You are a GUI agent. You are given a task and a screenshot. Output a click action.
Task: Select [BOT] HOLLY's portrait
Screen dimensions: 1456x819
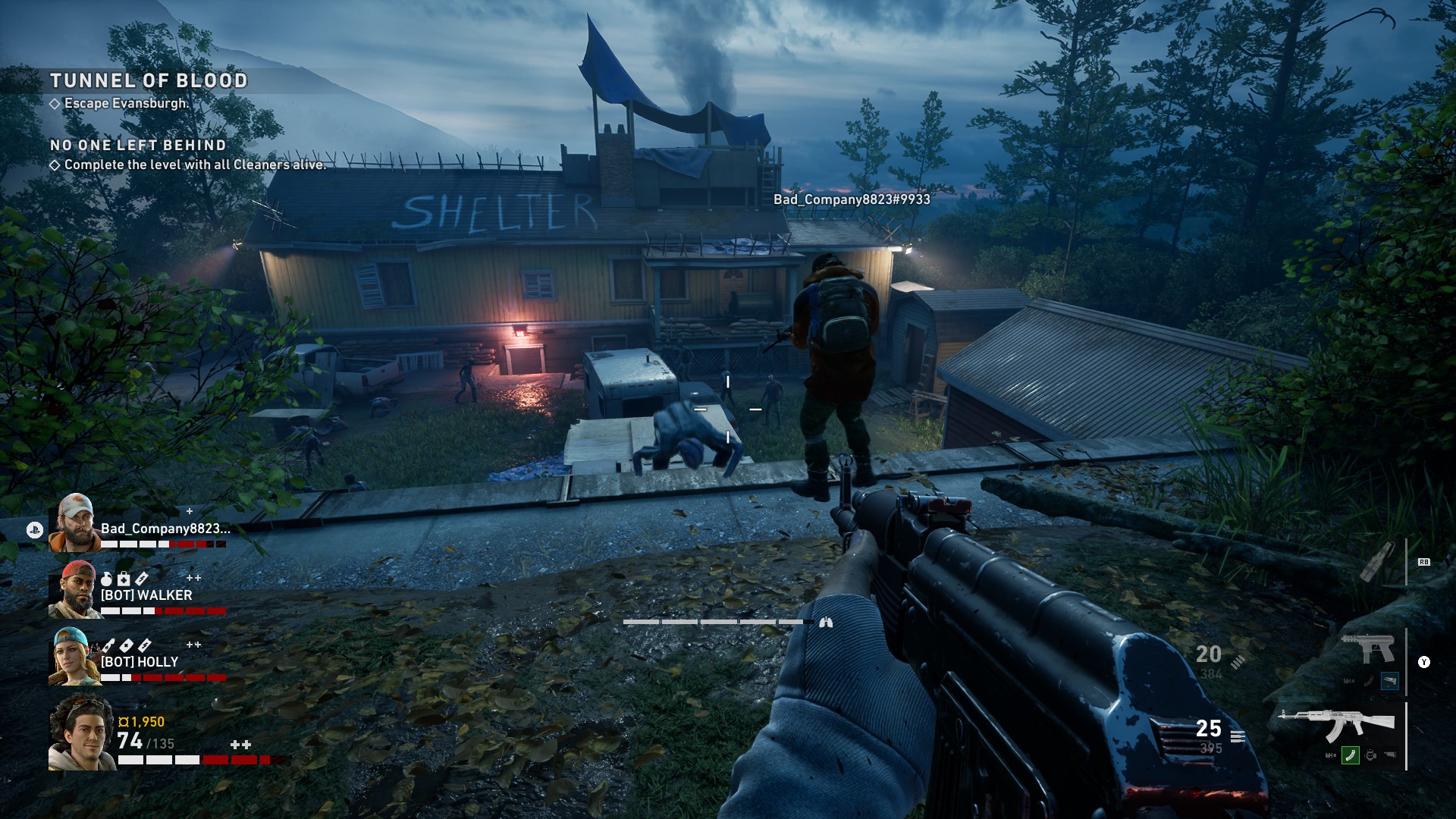(x=74, y=656)
